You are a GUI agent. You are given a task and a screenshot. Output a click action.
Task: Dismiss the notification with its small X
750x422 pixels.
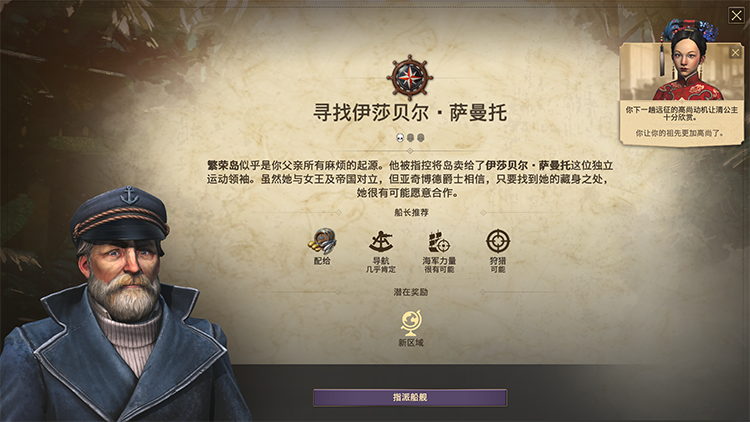pyautogui.click(x=736, y=52)
